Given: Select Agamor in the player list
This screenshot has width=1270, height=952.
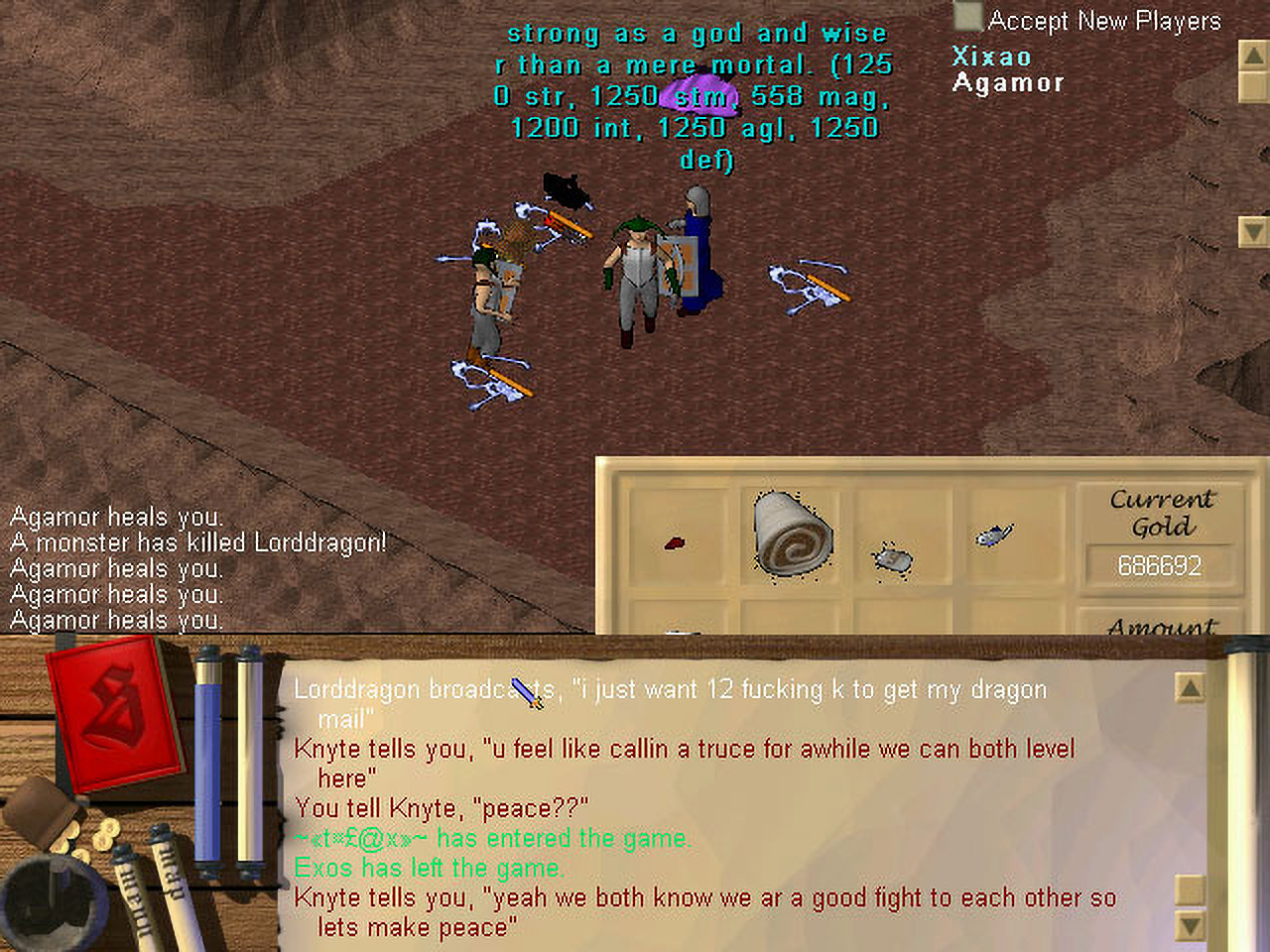Looking at the screenshot, I should [1008, 83].
